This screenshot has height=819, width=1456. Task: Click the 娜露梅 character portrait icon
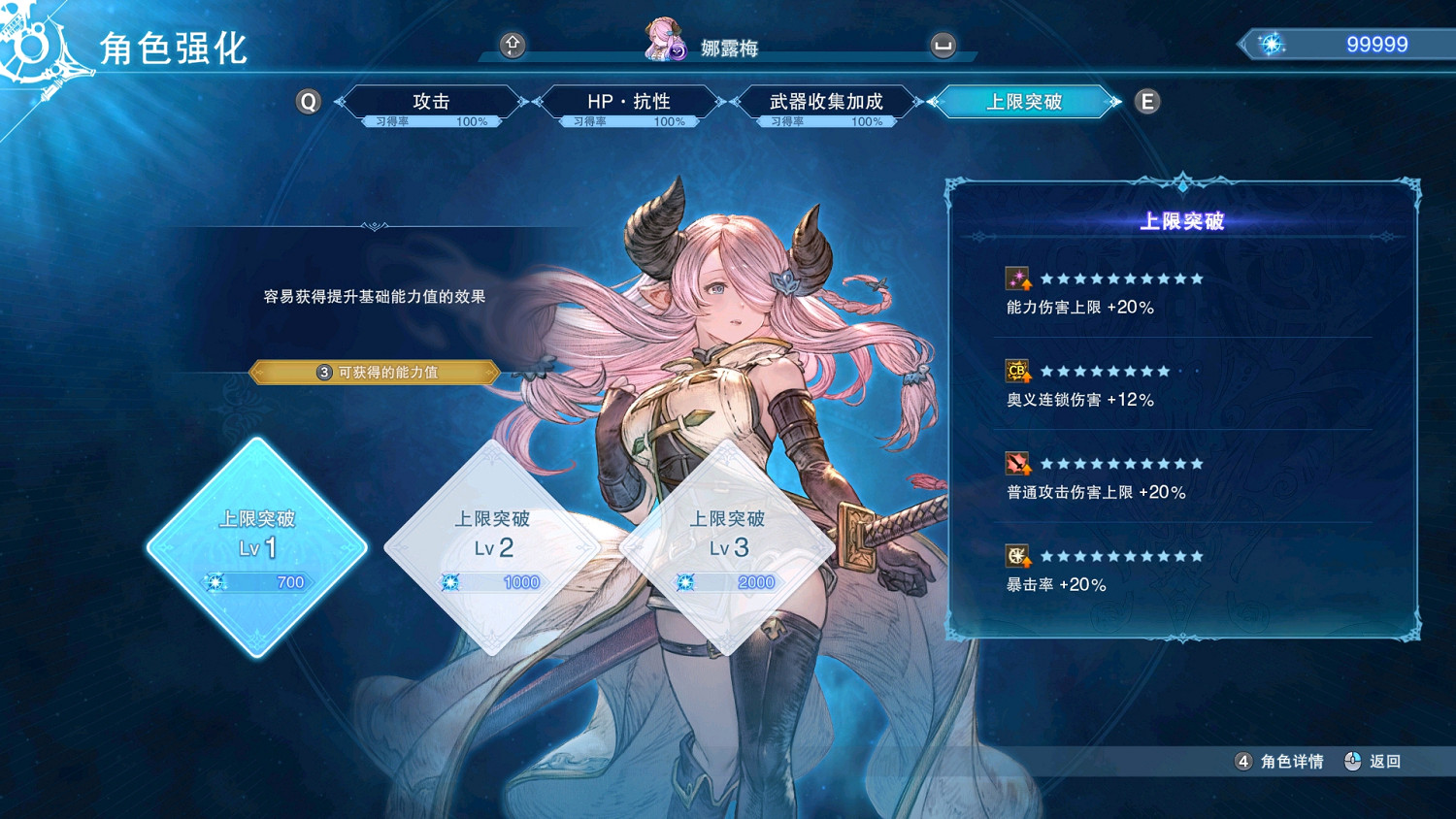click(x=661, y=43)
